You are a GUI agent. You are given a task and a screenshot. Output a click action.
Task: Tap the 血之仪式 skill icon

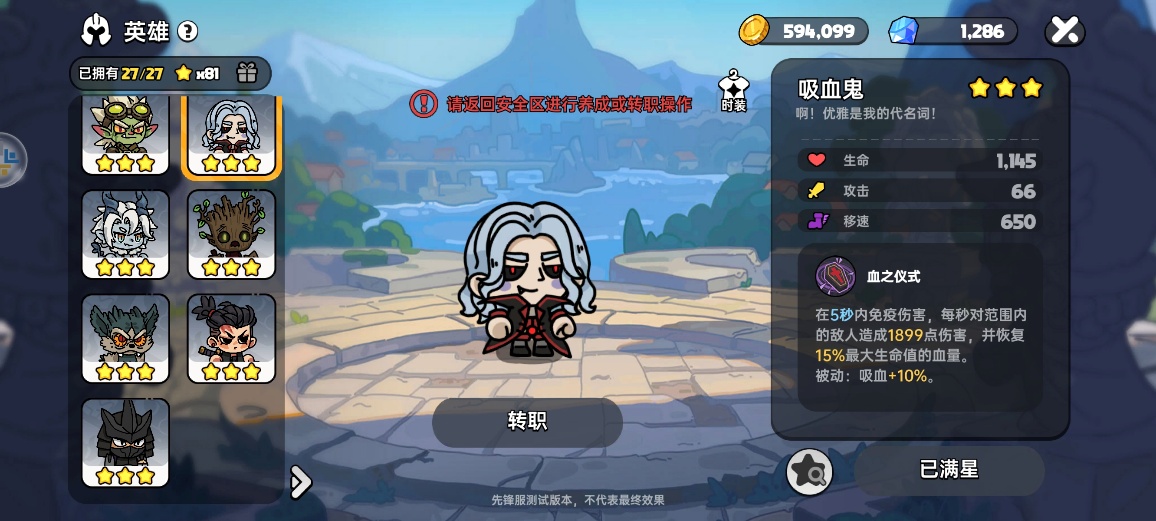(835, 276)
